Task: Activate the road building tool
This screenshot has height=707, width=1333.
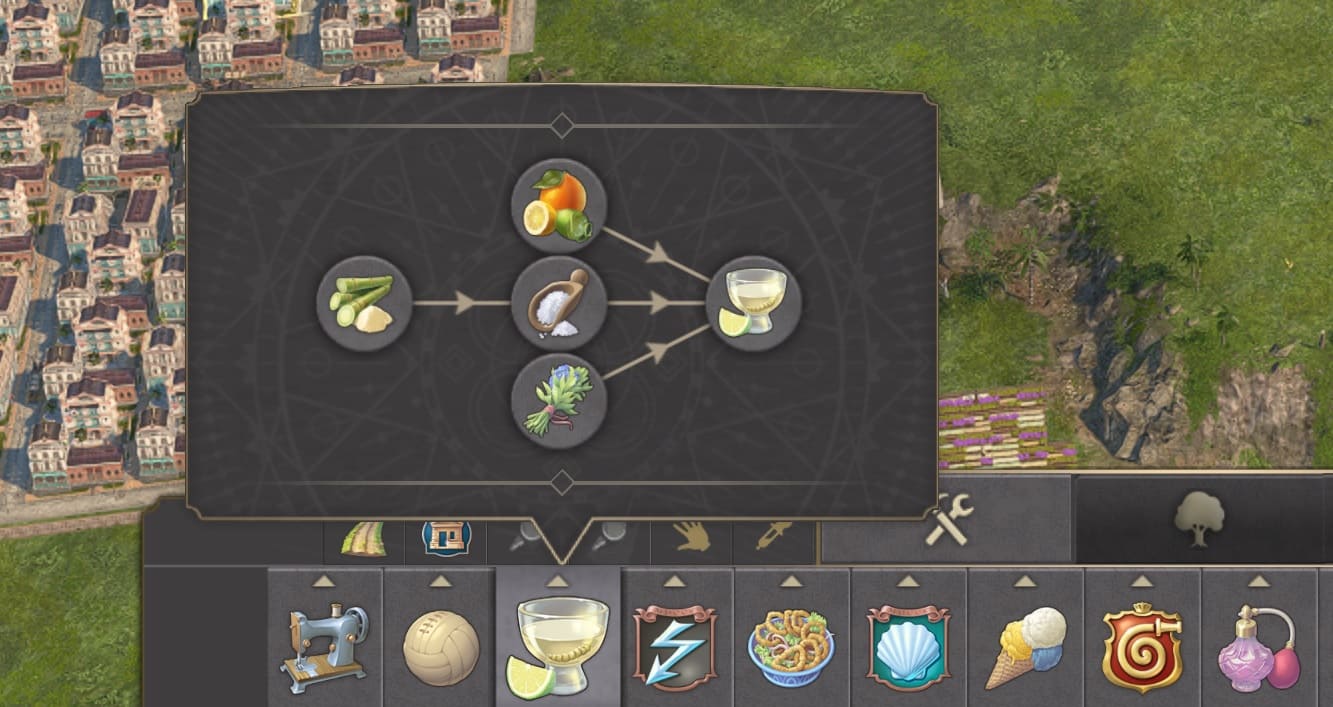Action: coord(364,540)
